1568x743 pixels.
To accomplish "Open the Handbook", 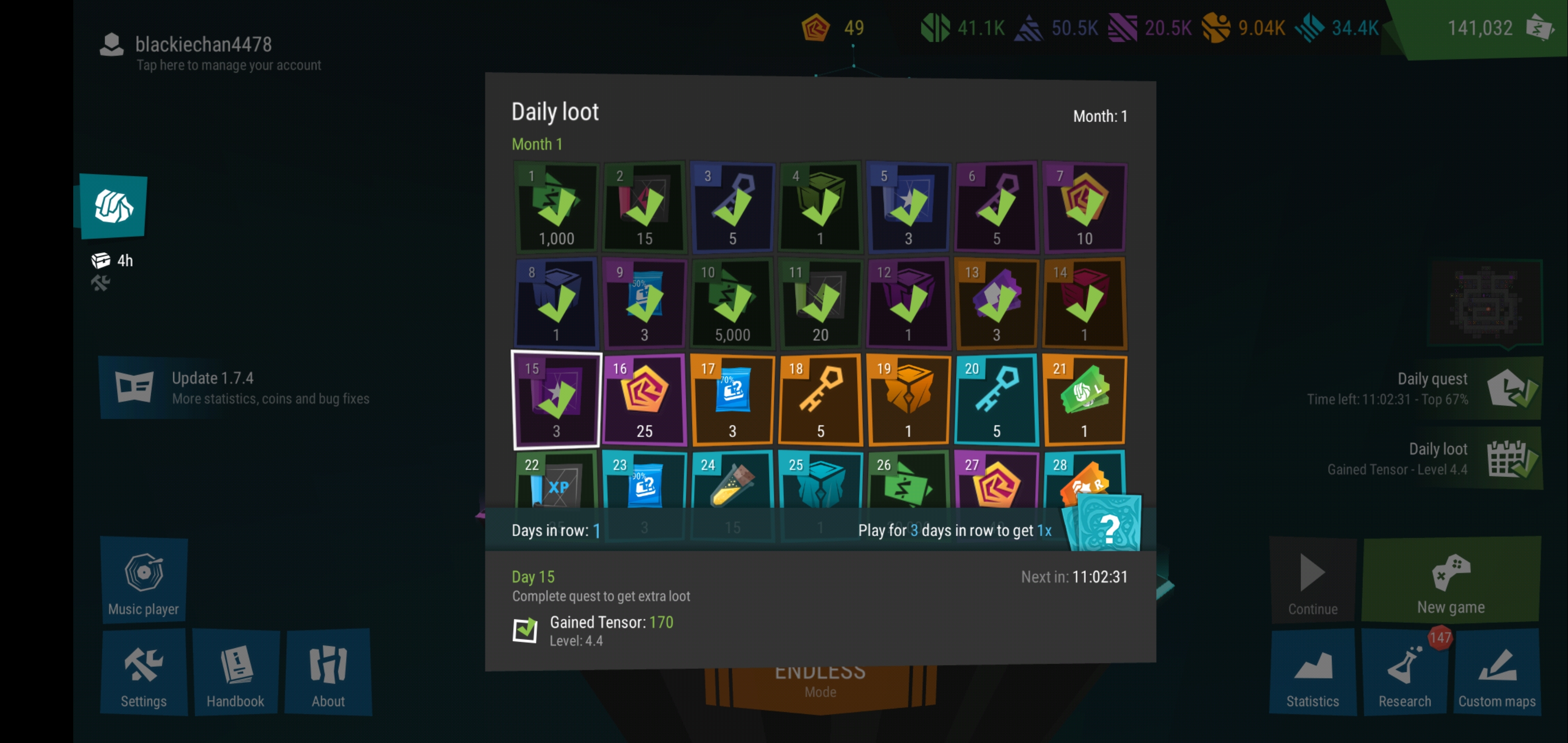I will 236,672.
